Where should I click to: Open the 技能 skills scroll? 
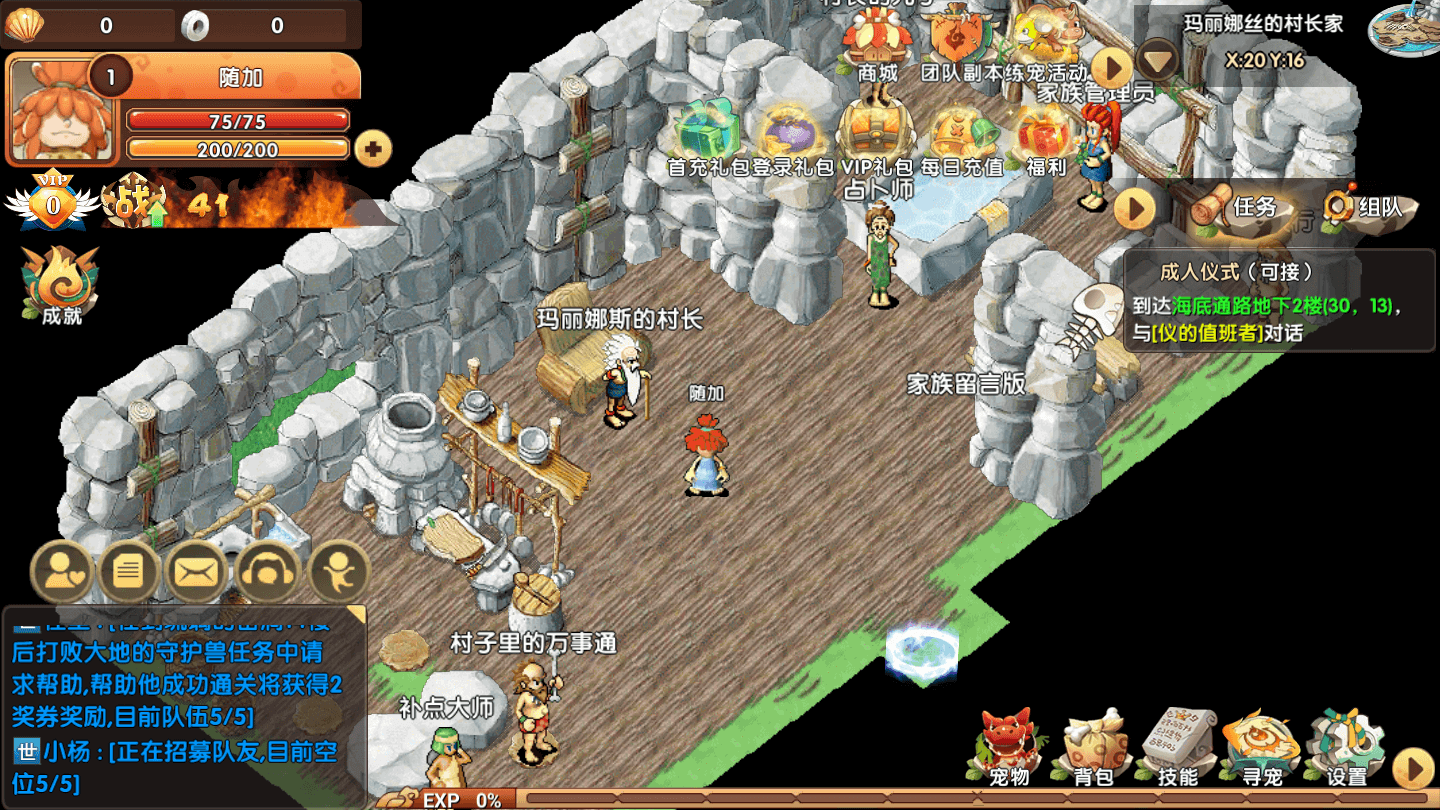(x=1177, y=747)
